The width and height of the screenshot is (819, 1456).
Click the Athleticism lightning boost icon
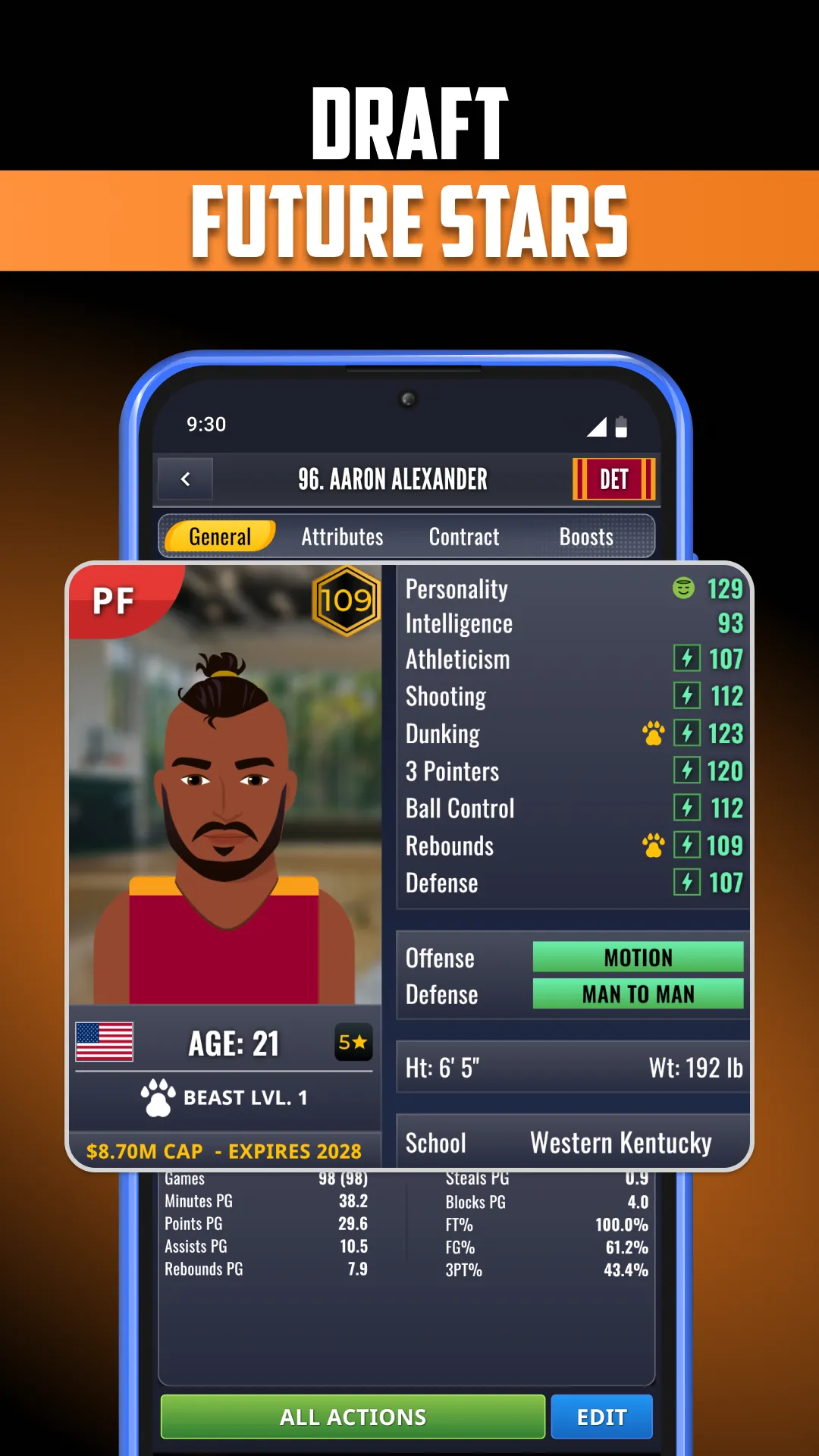click(686, 658)
